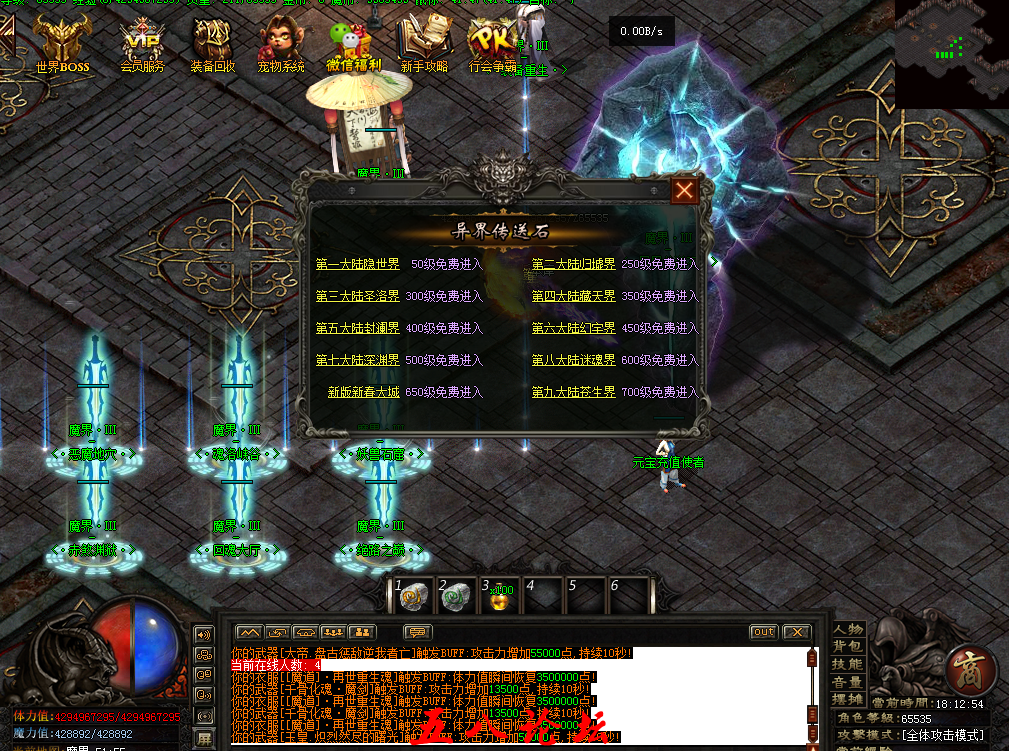Image resolution: width=1009 pixels, height=751 pixels.
Task: Show the 宠物系统 pet system
Action: 281,45
